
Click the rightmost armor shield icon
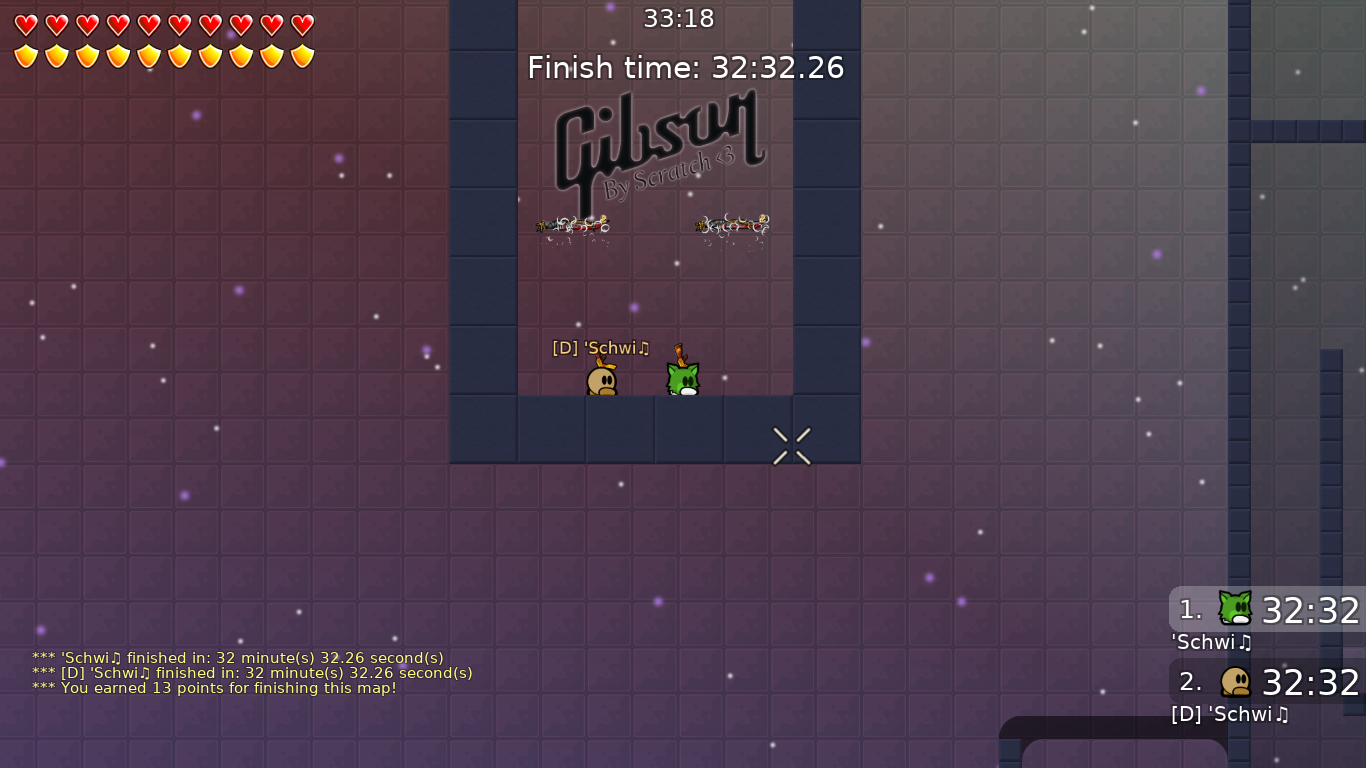(x=300, y=57)
